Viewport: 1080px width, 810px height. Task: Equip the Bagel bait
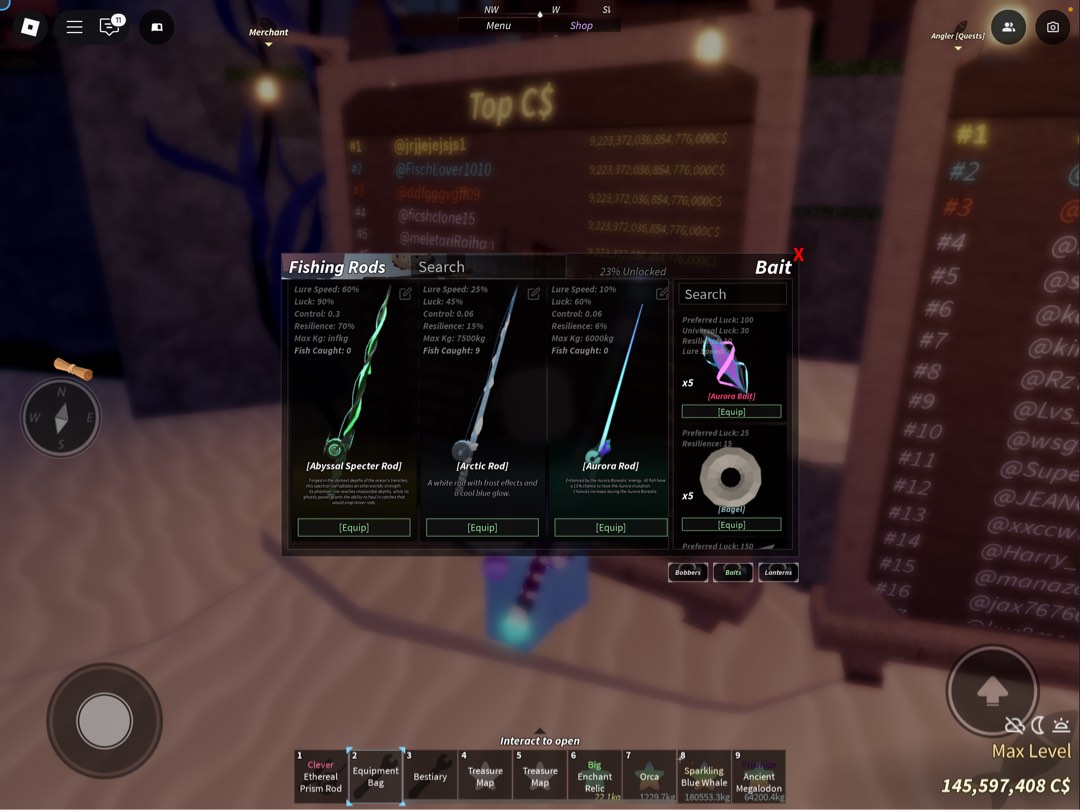(x=731, y=525)
